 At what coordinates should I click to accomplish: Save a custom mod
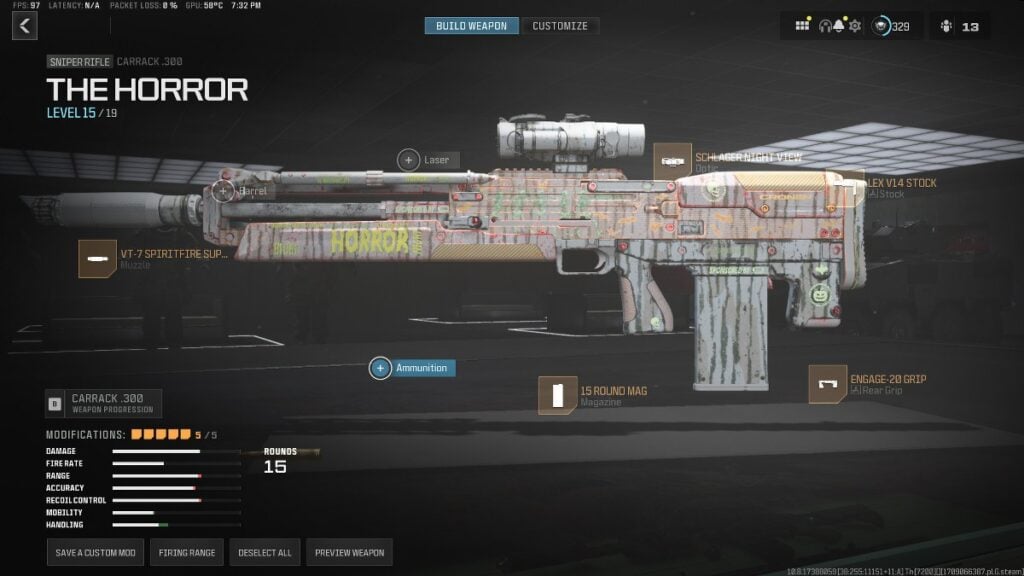pos(95,552)
